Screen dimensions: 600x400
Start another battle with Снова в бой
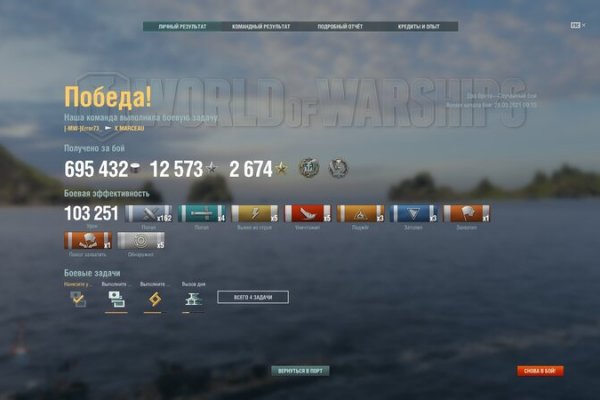point(540,370)
